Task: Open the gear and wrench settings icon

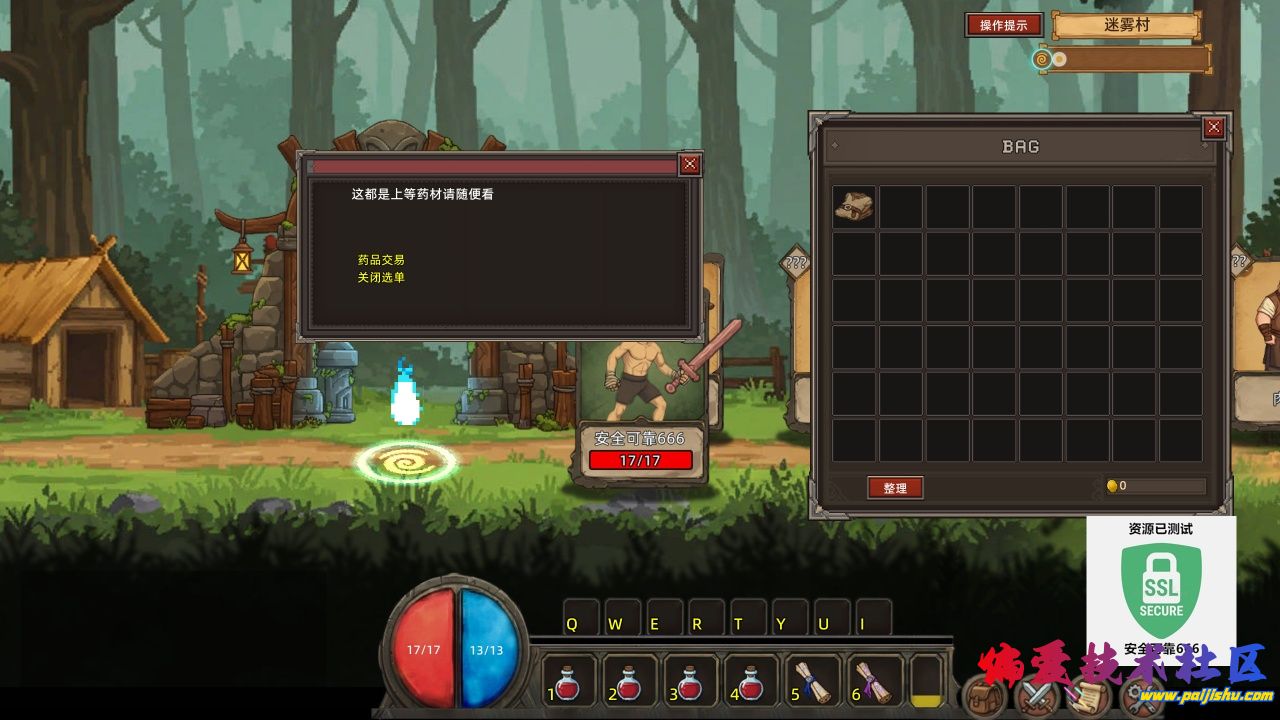Action: [x=1140, y=698]
